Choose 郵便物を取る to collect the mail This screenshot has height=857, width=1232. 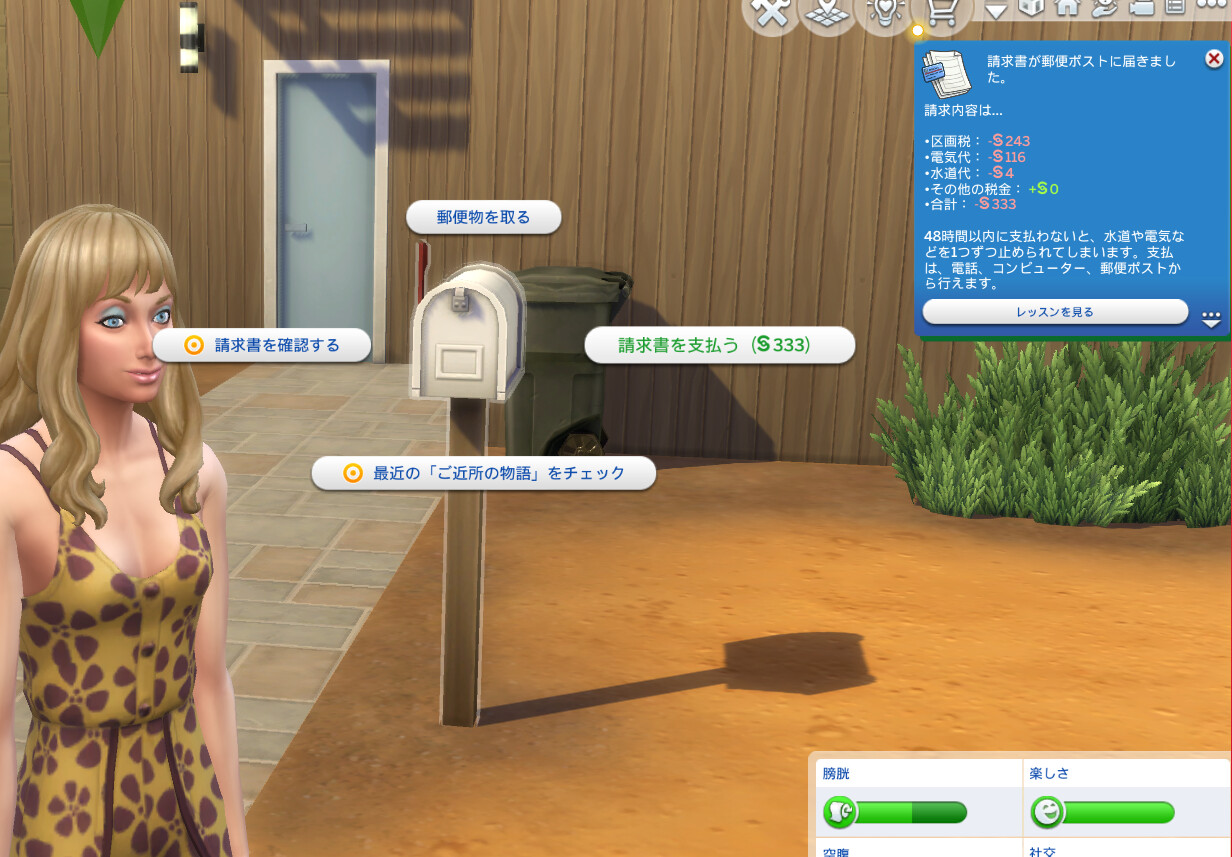pyautogui.click(x=483, y=217)
